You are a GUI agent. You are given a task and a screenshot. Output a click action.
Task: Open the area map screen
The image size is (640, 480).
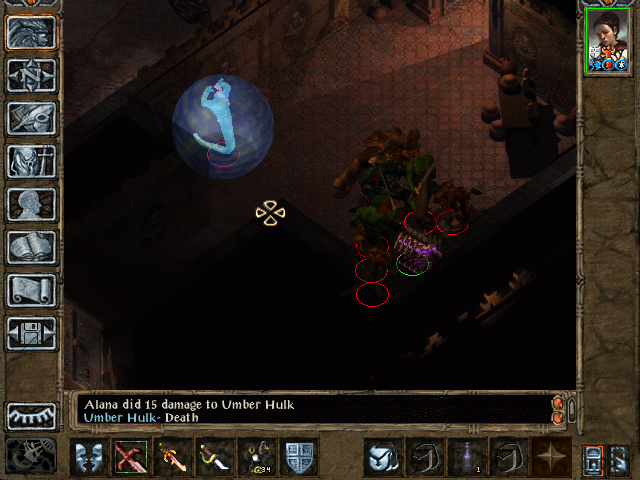32,75
